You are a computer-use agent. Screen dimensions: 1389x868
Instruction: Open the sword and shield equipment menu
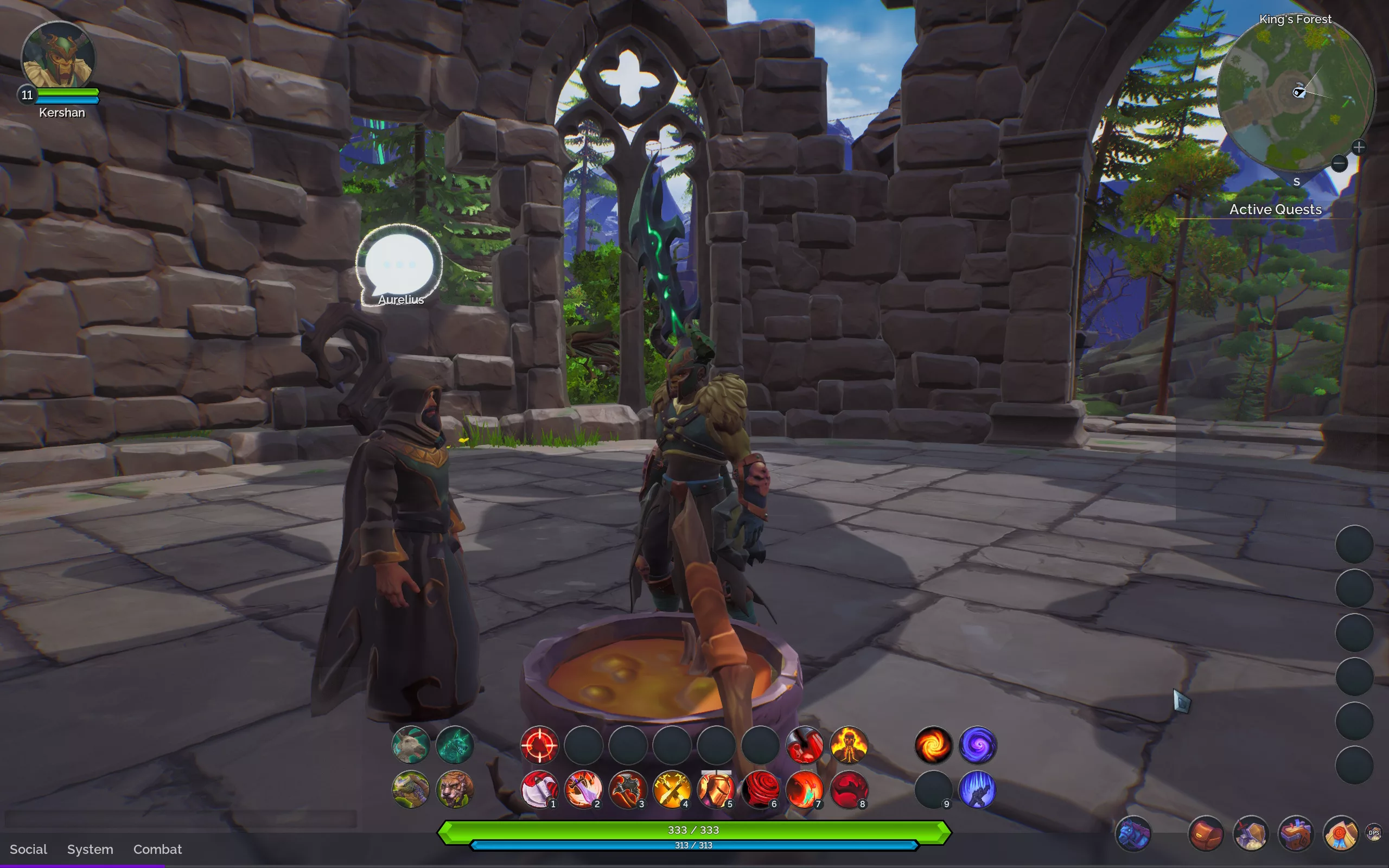(x=1251, y=833)
